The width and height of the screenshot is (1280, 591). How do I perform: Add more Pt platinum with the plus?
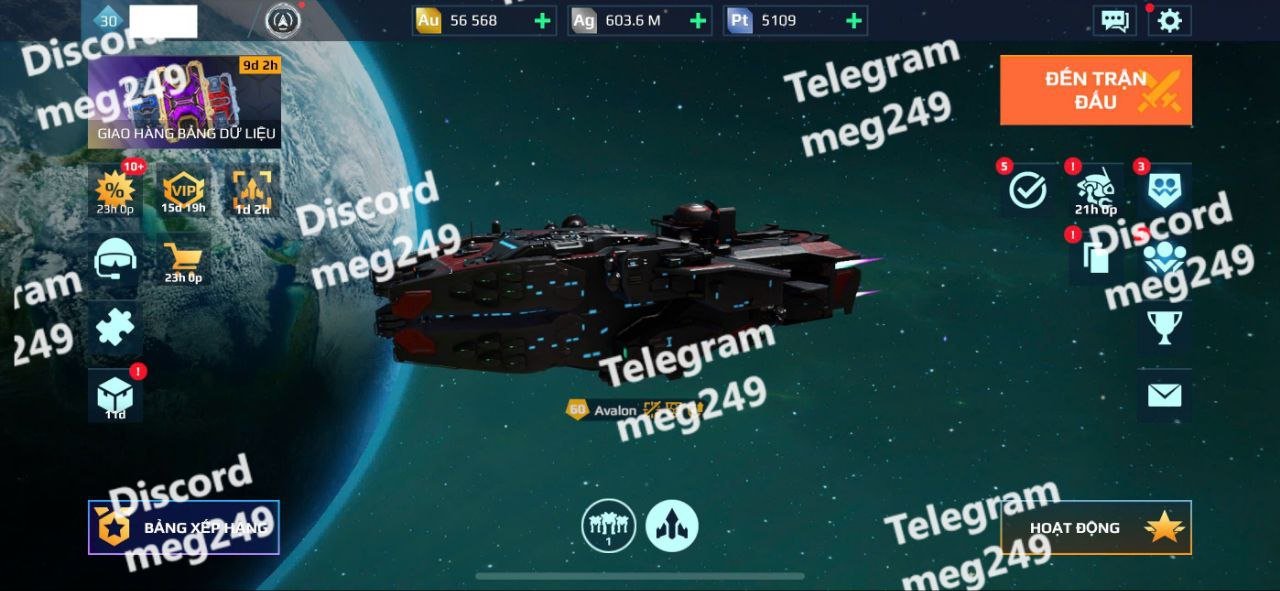point(853,21)
